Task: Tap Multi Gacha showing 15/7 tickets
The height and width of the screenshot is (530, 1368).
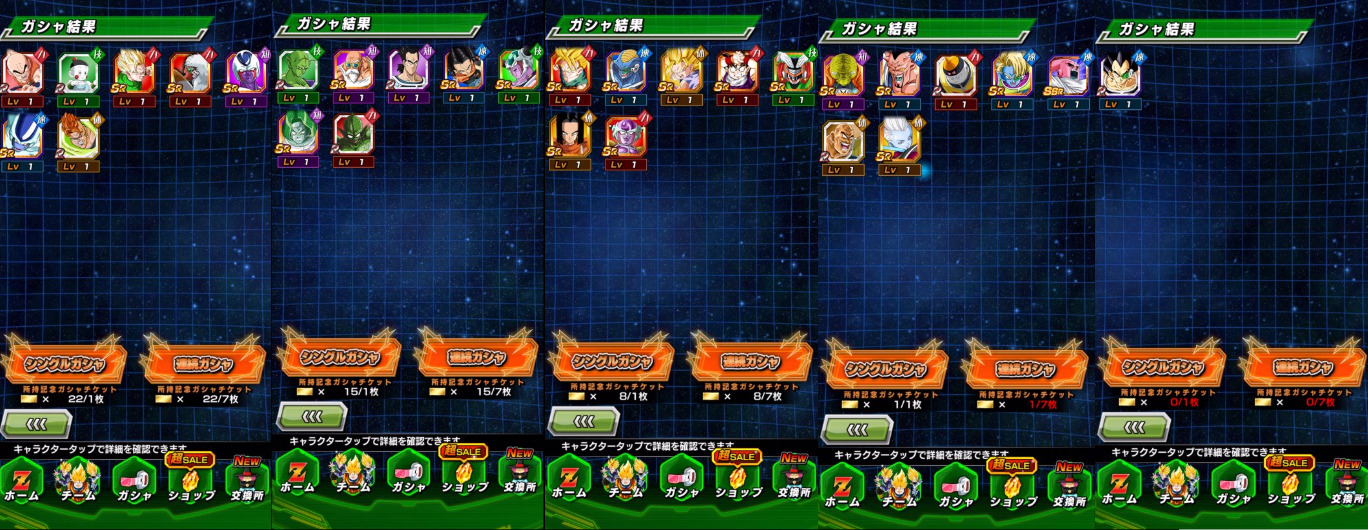Action: coord(477,358)
